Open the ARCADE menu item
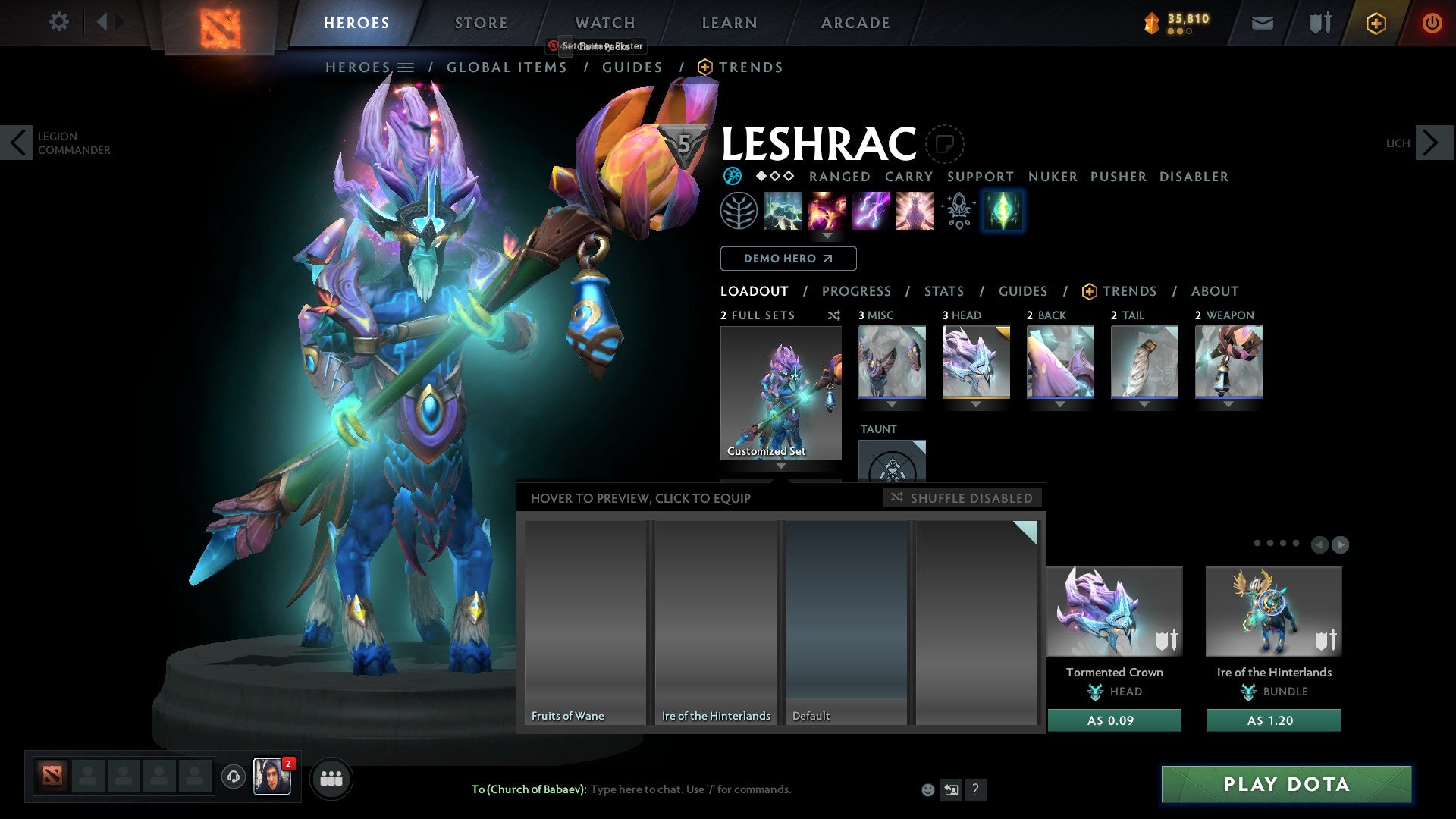This screenshot has width=1456, height=819. coord(855,22)
